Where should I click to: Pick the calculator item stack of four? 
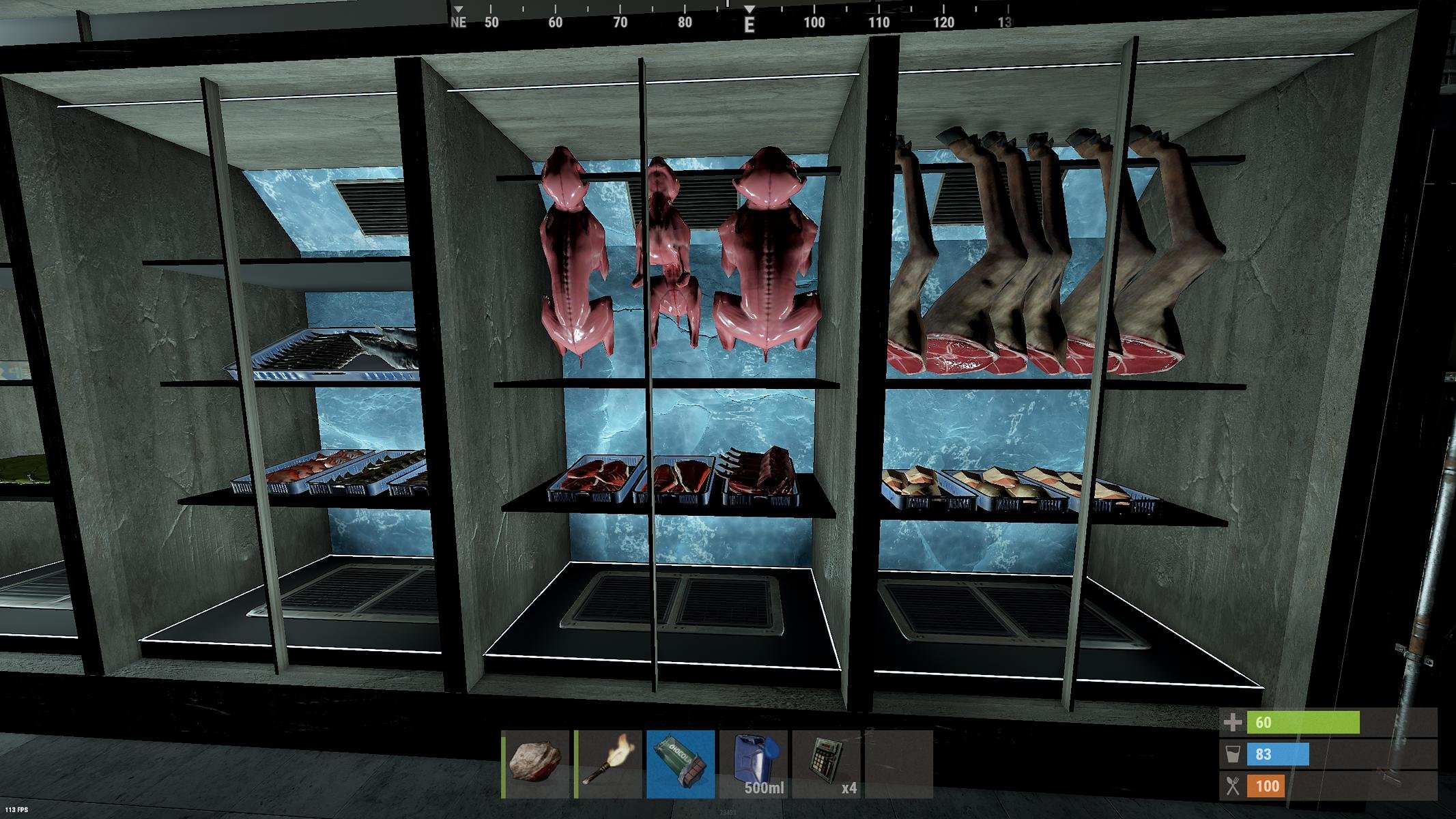click(826, 764)
